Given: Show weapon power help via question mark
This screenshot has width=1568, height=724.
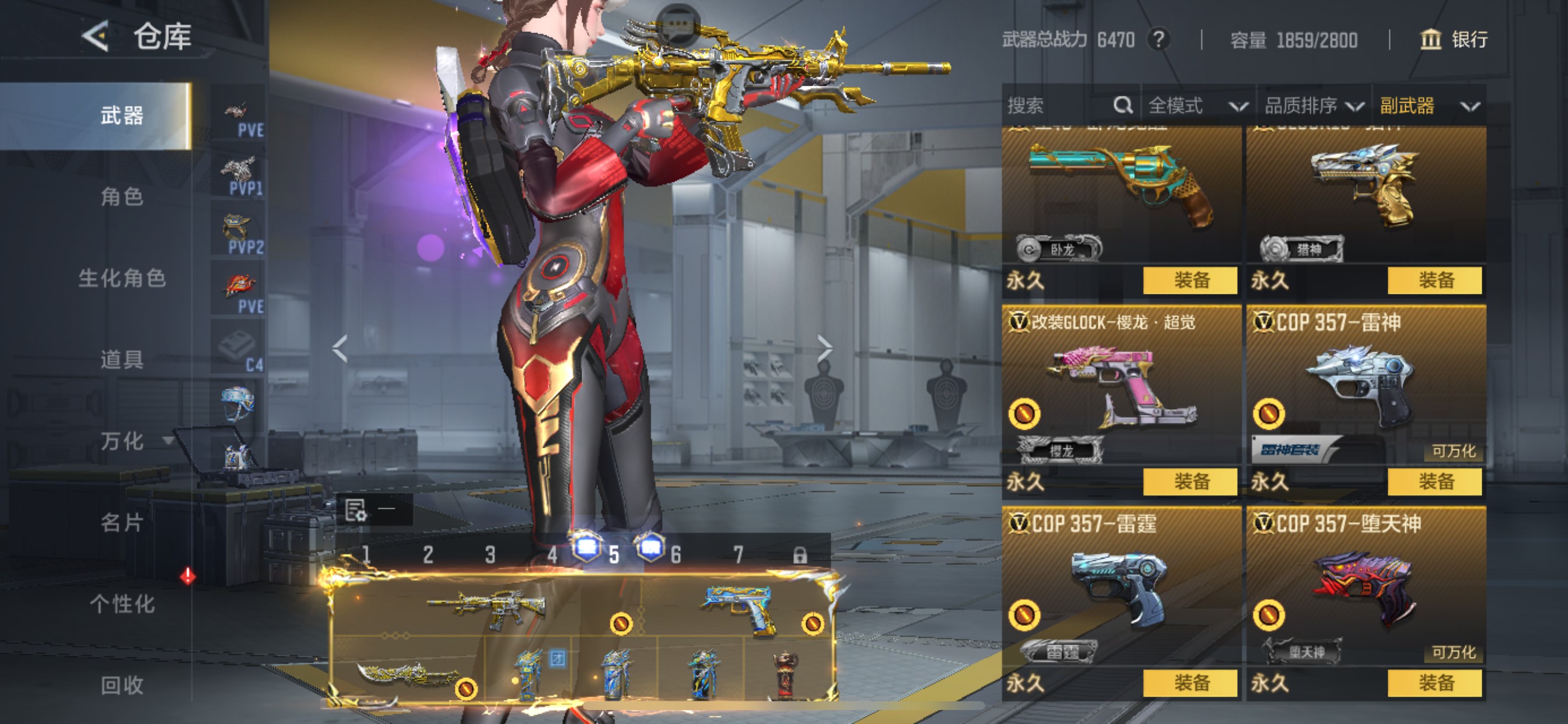Looking at the screenshot, I should (1158, 40).
